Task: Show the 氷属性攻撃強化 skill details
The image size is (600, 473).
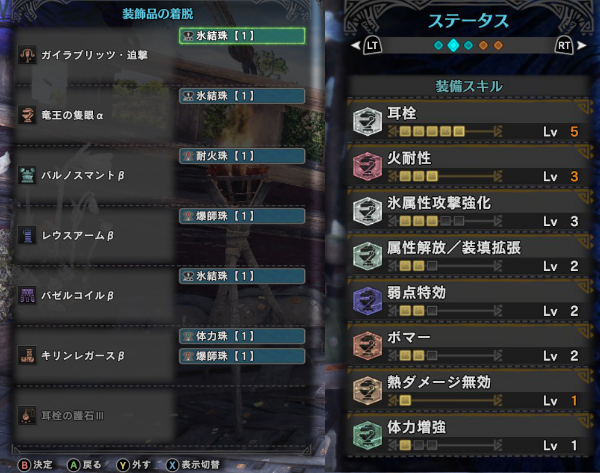Action: 470,212
